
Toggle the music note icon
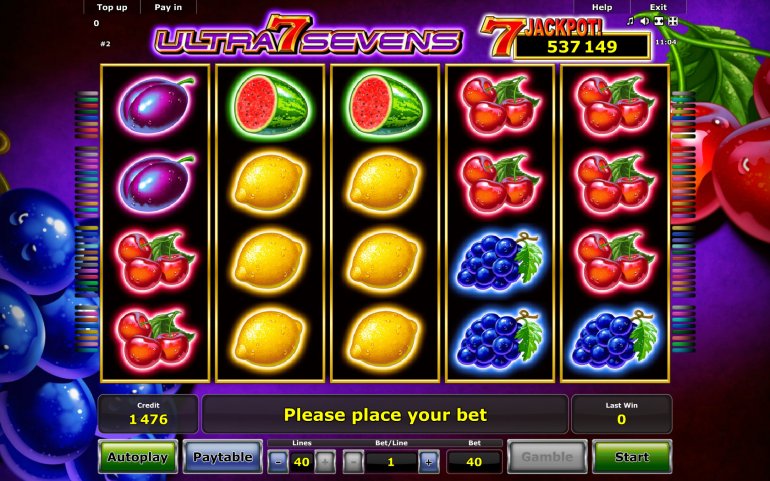tap(630, 21)
